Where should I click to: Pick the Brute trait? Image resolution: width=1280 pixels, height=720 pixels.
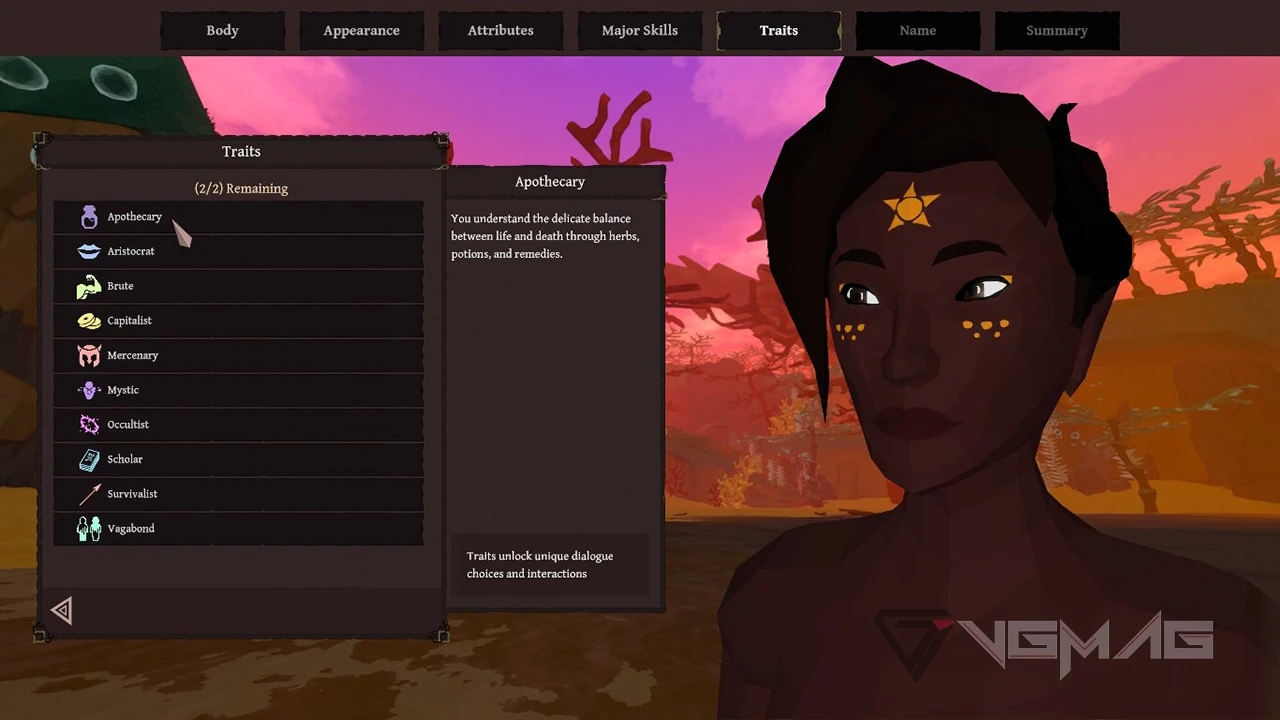[238, 286]
